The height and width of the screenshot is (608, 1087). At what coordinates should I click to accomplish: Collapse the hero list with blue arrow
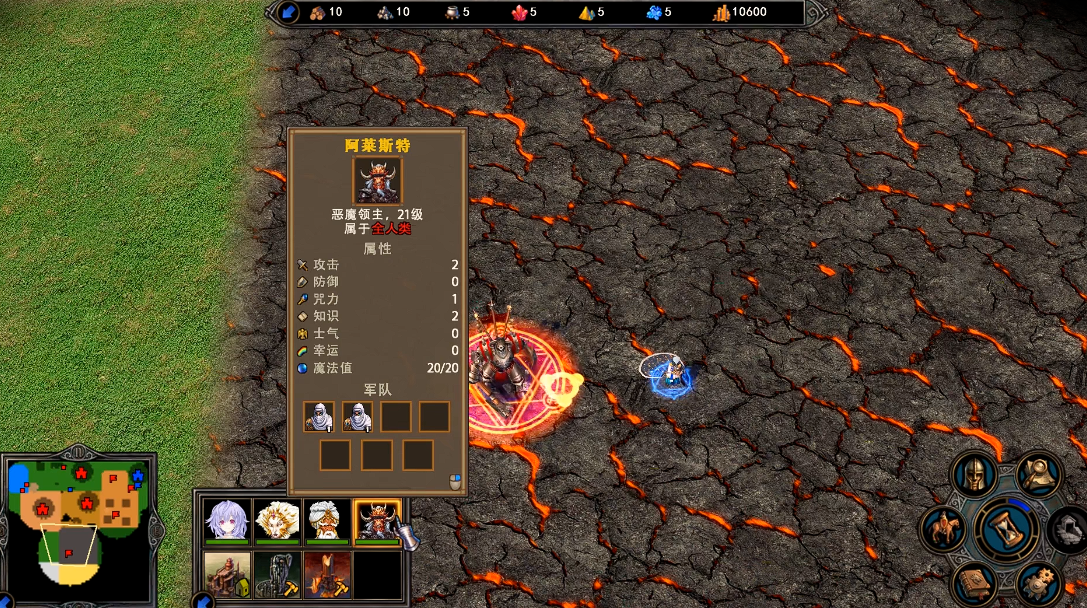point(203,601)
